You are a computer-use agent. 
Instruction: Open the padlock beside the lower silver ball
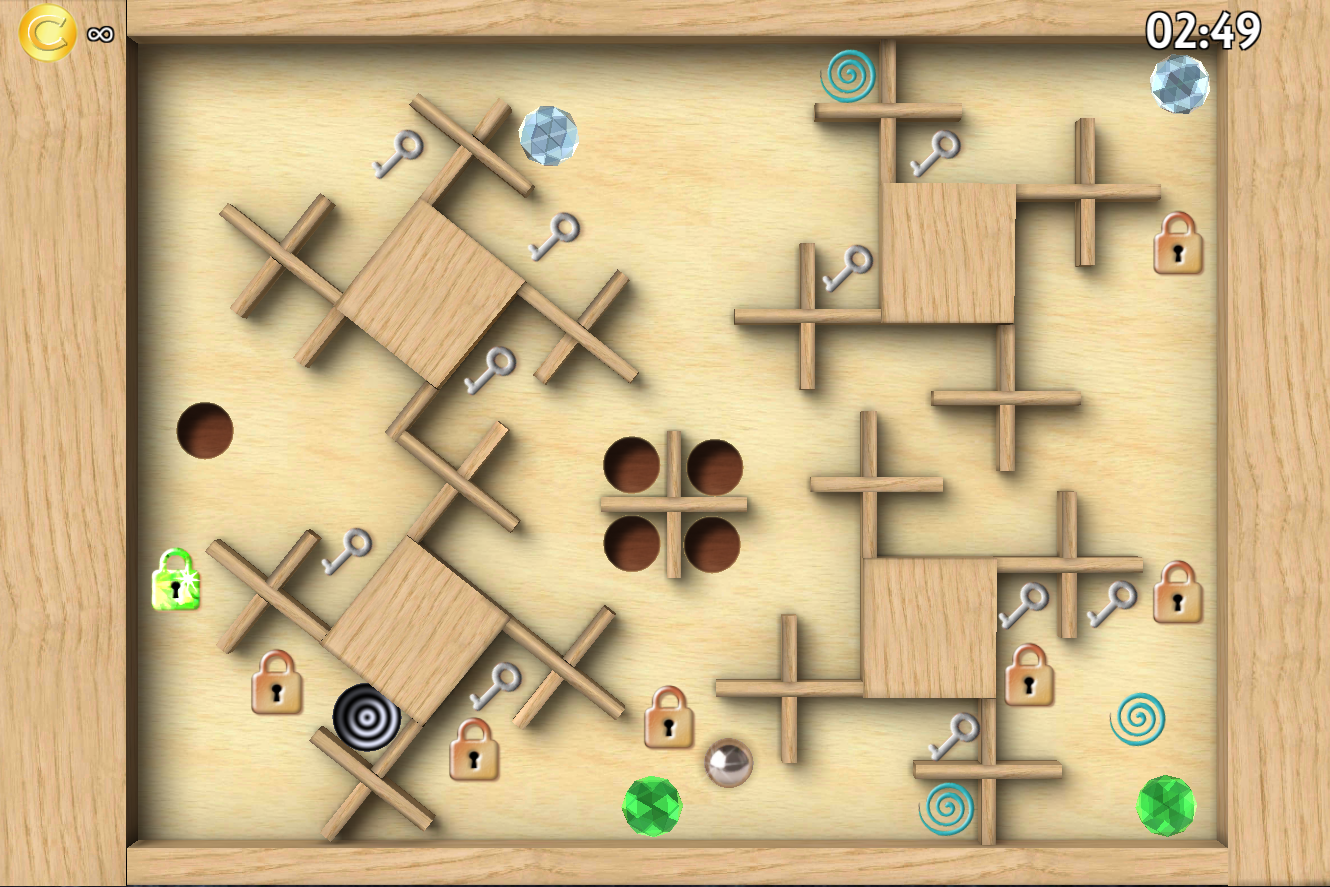(x=667, y=716)
